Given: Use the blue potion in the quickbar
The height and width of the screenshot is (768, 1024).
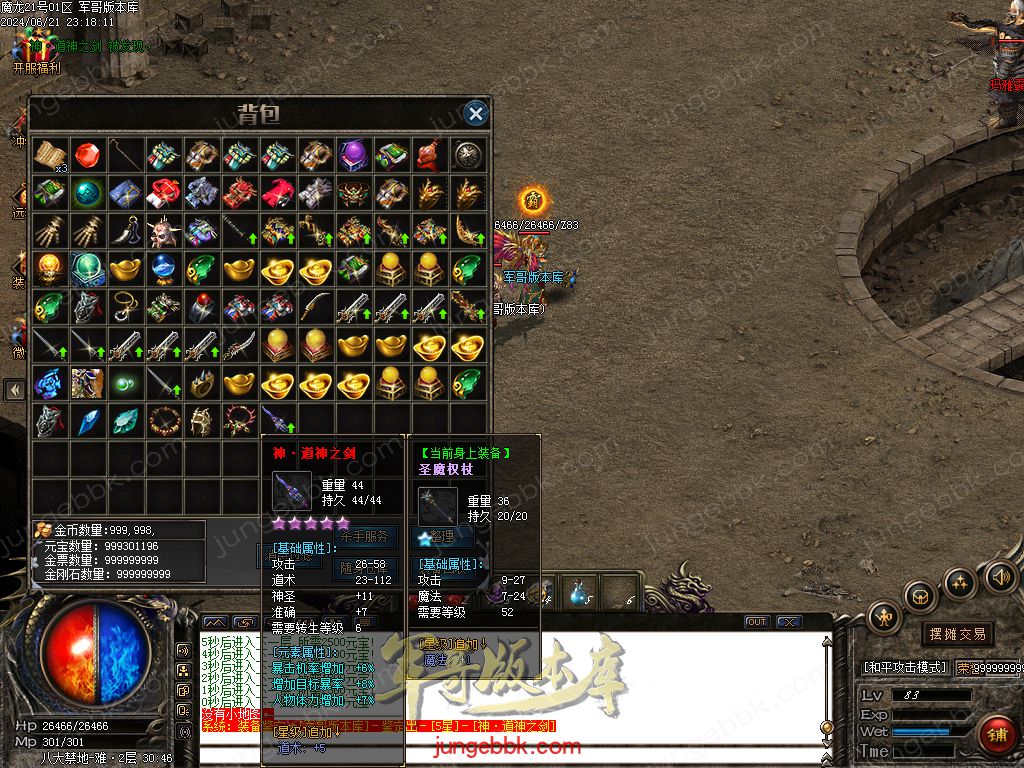Looking at the screenshot, I should click(580, 594).
